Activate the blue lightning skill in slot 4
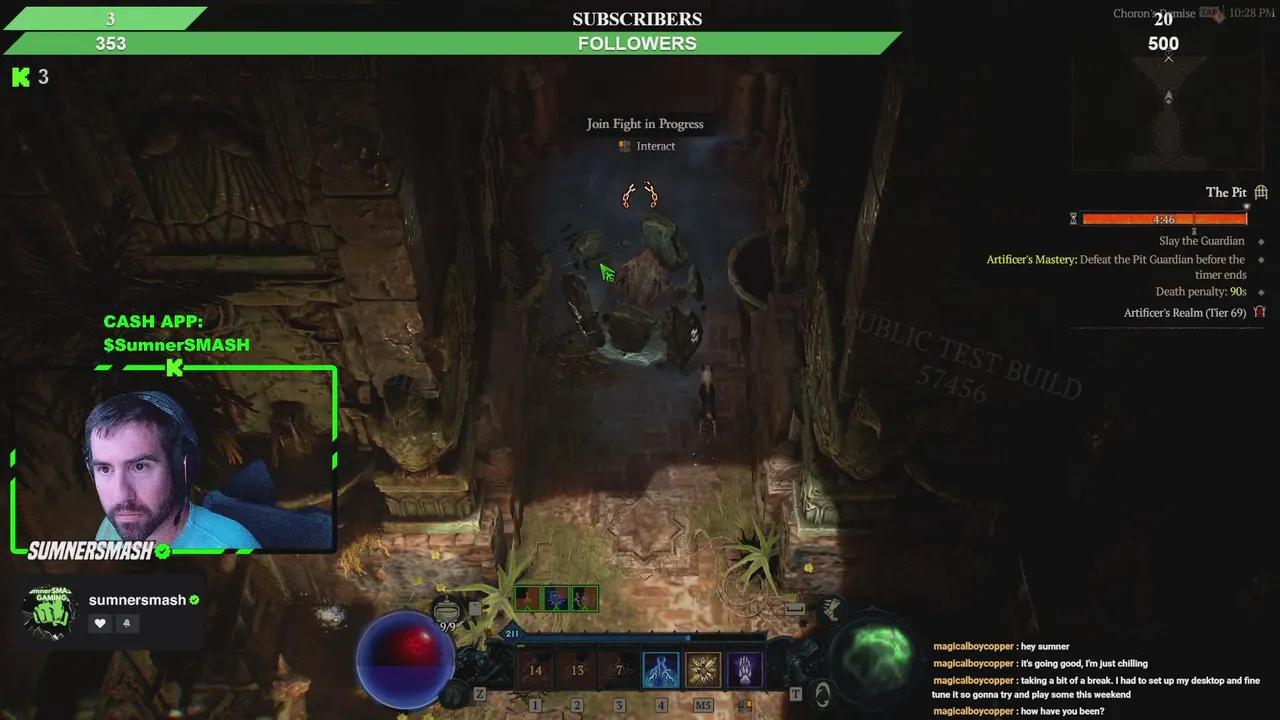Screen dimensions: 1280x720 pos(661,670)
